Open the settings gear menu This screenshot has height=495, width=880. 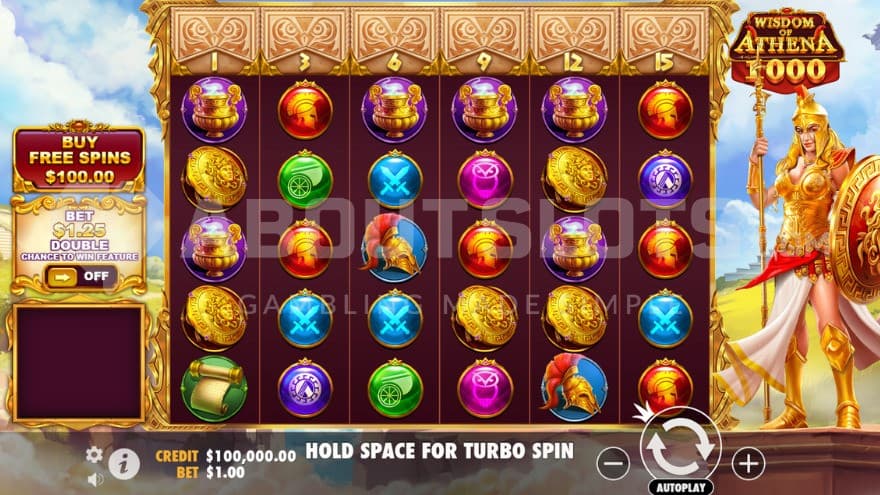pos(94,454)
